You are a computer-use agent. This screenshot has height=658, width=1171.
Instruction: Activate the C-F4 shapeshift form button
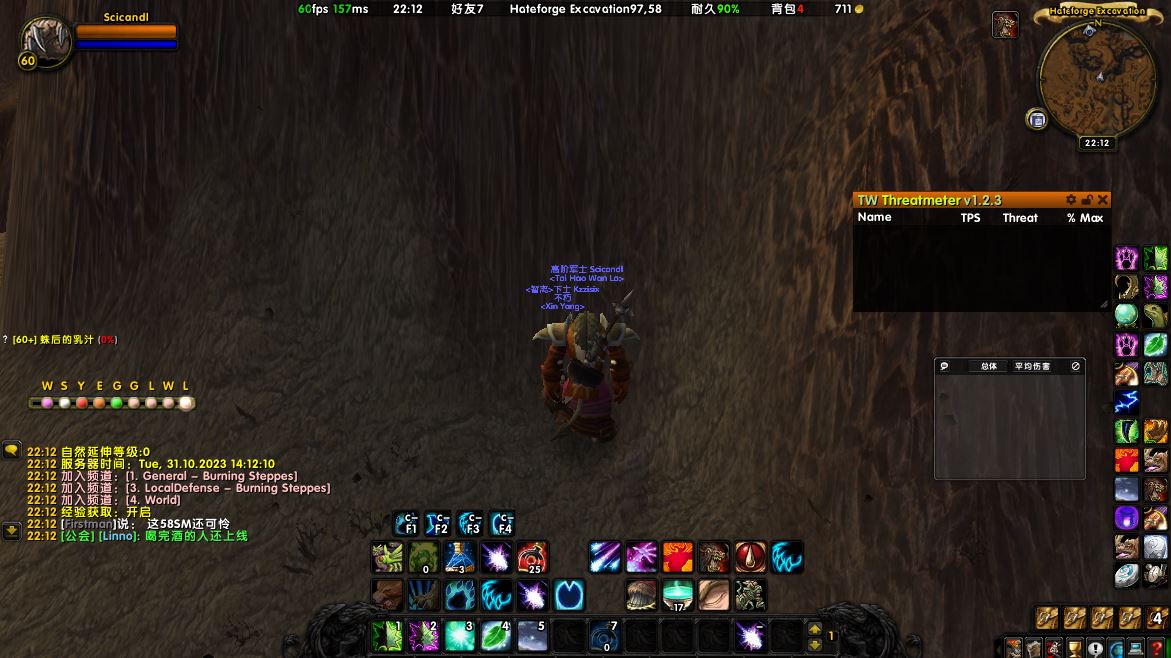tap(501, 523)
